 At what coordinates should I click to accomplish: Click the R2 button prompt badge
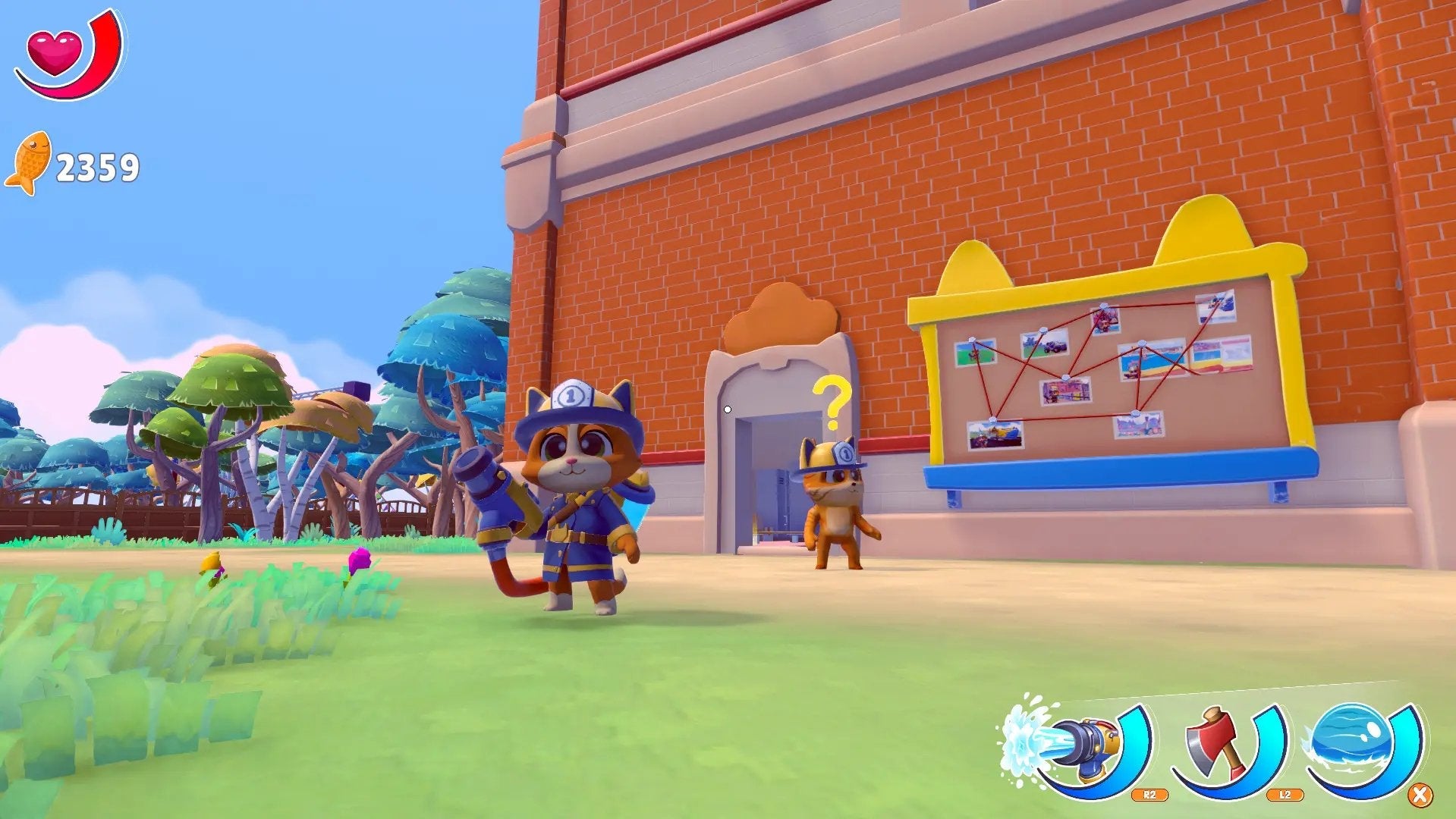1150,795
